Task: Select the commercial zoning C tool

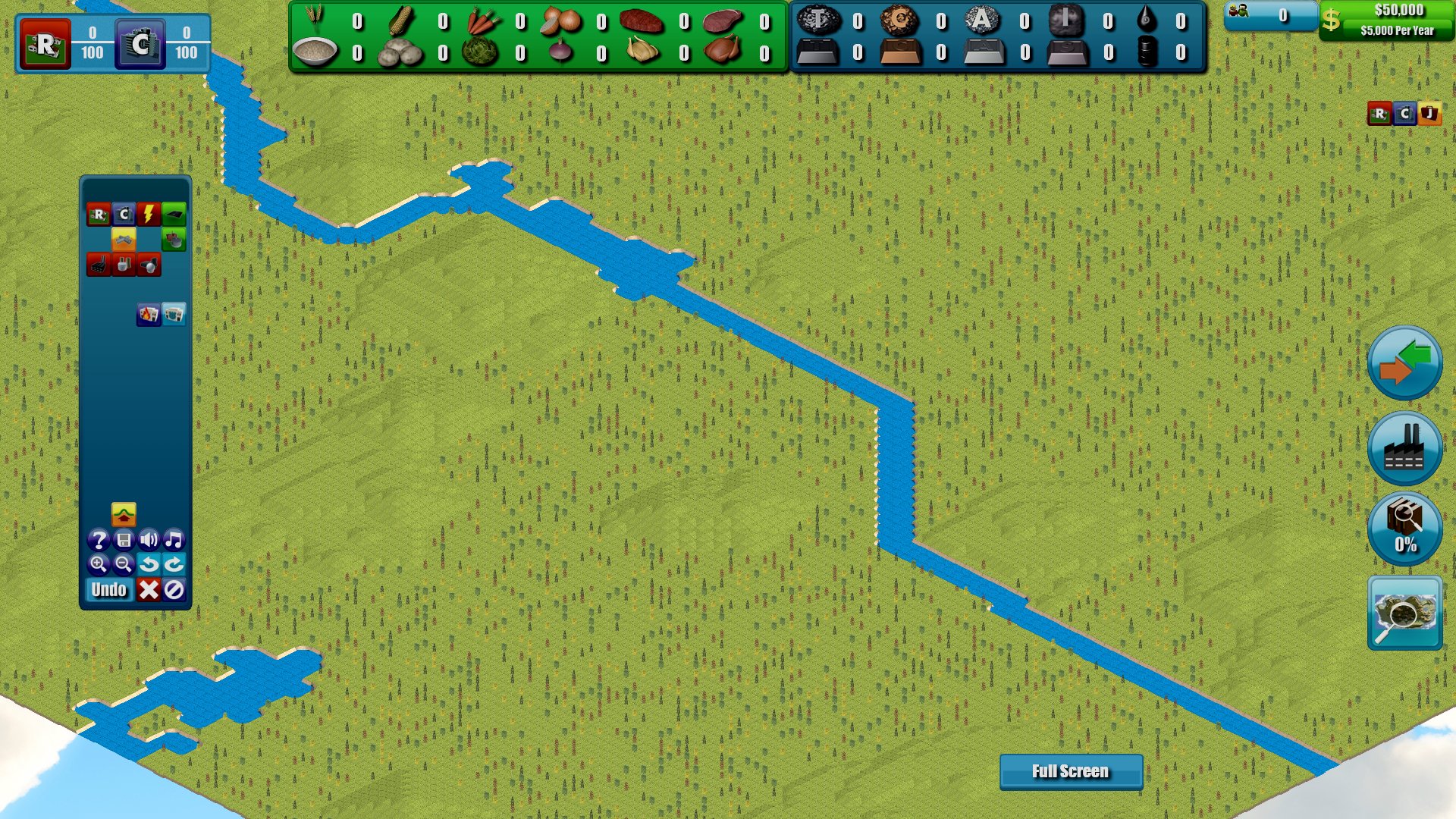Action: (122, 214)
